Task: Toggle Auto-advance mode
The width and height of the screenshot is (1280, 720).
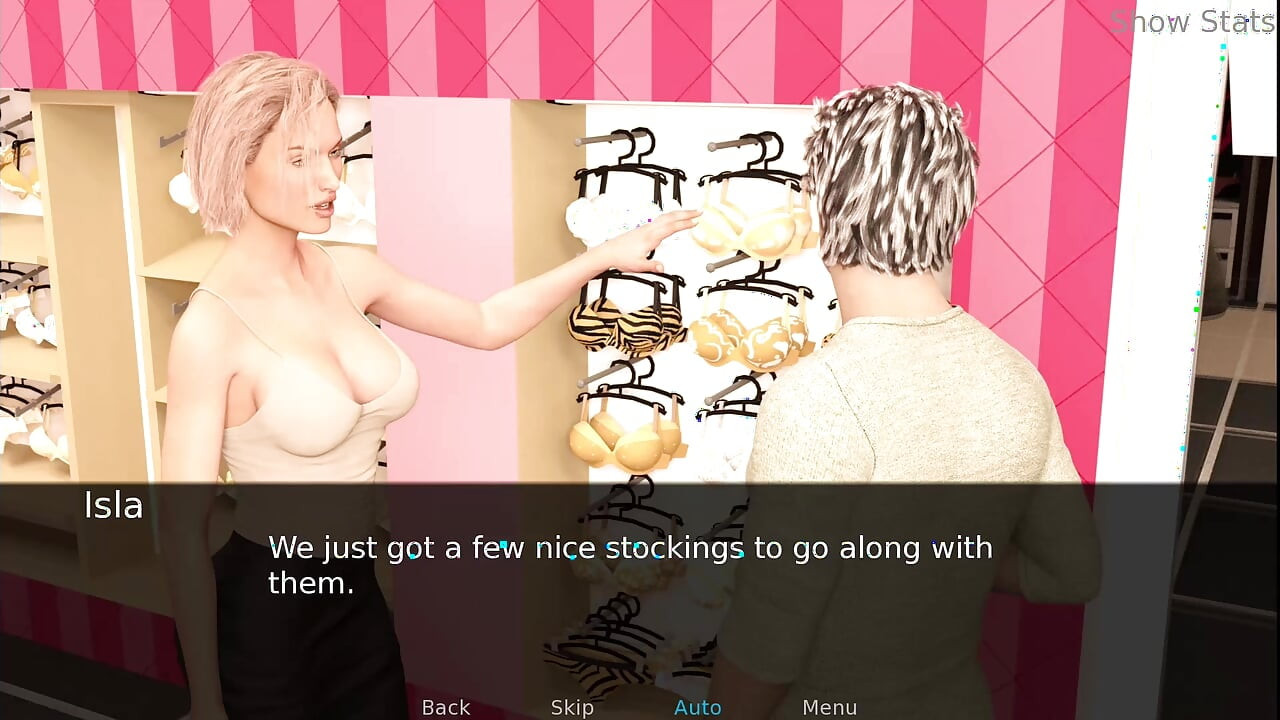Action: tap(698, 707)
